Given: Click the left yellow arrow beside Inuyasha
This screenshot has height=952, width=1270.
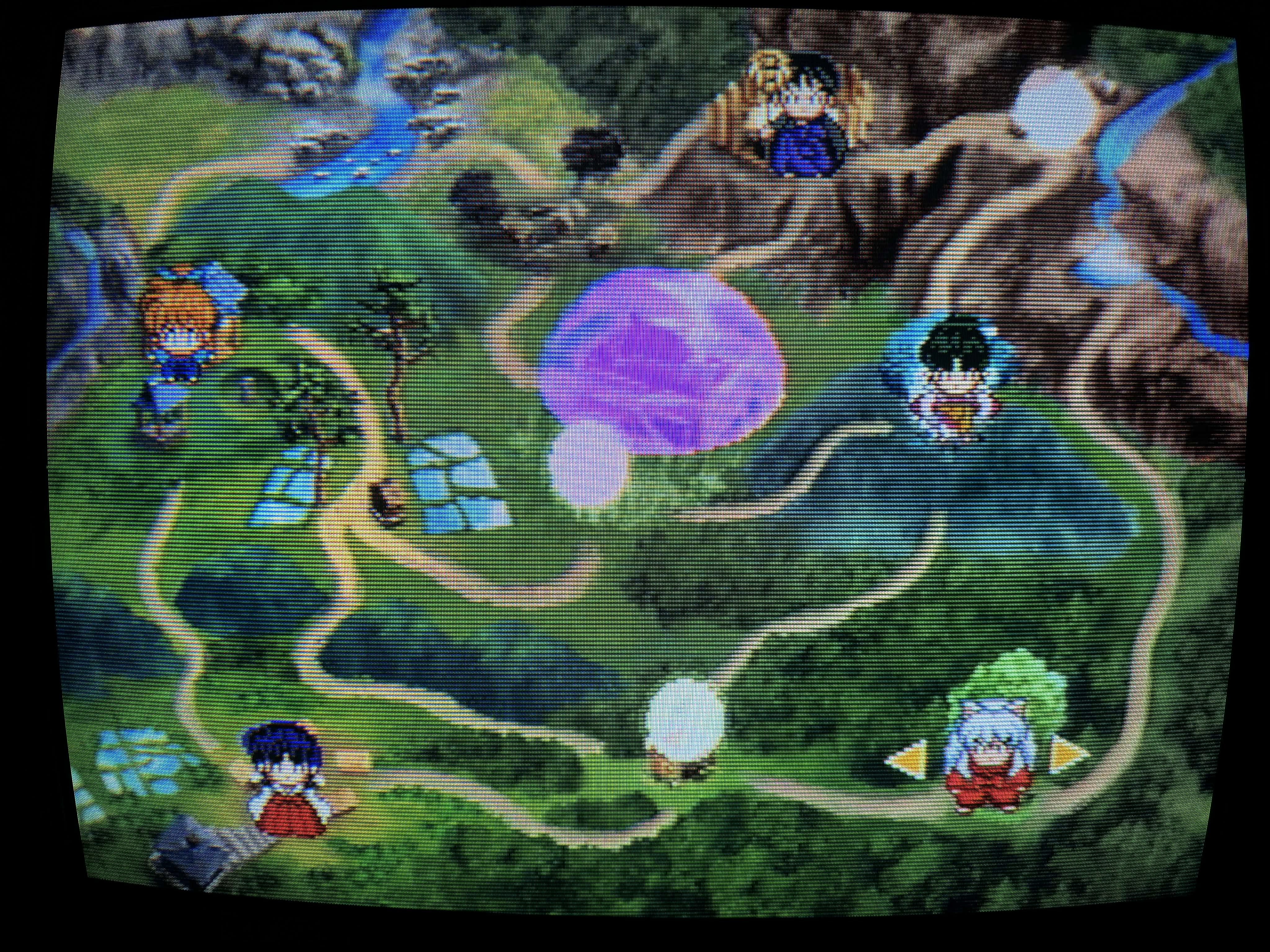Looking at the screenshot, I should [x=908, y=760].
